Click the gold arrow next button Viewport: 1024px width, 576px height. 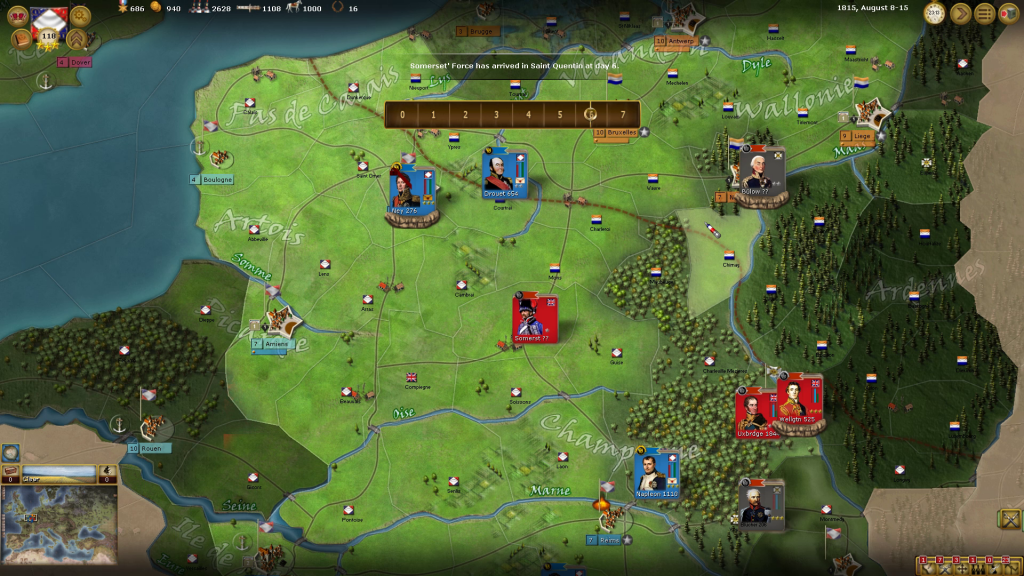point(960,13)
